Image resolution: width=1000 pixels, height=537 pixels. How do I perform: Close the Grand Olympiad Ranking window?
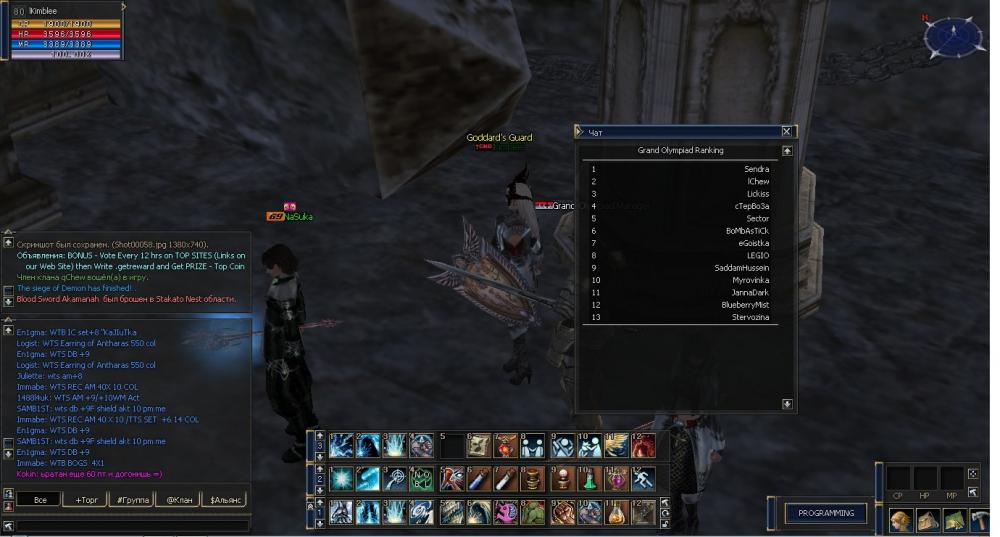pyautogui.click(x=786, y=131)
